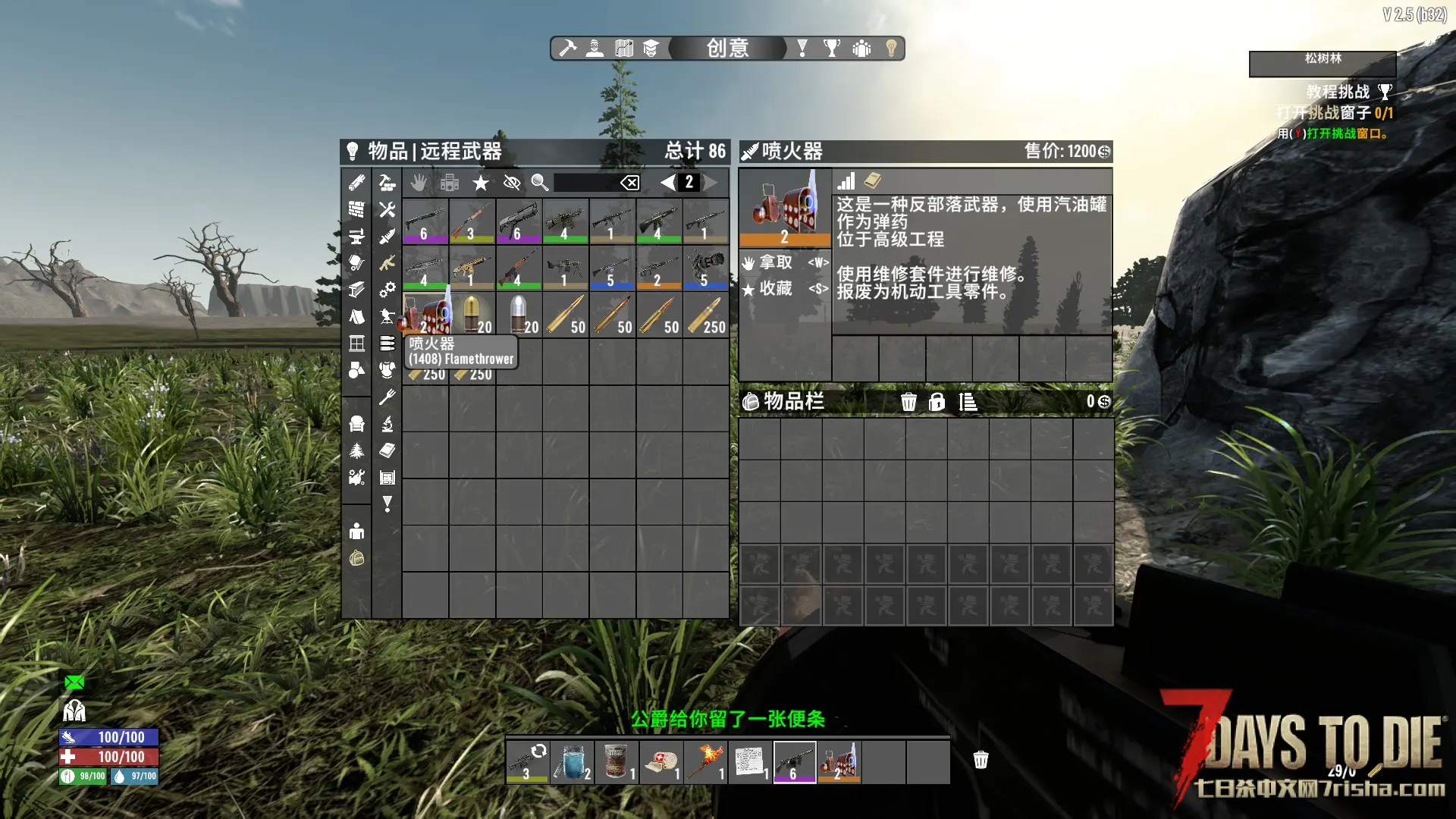The image size is (1456, 819).
Task: Click the creative menu search field
Action: (x=585, y=183)
